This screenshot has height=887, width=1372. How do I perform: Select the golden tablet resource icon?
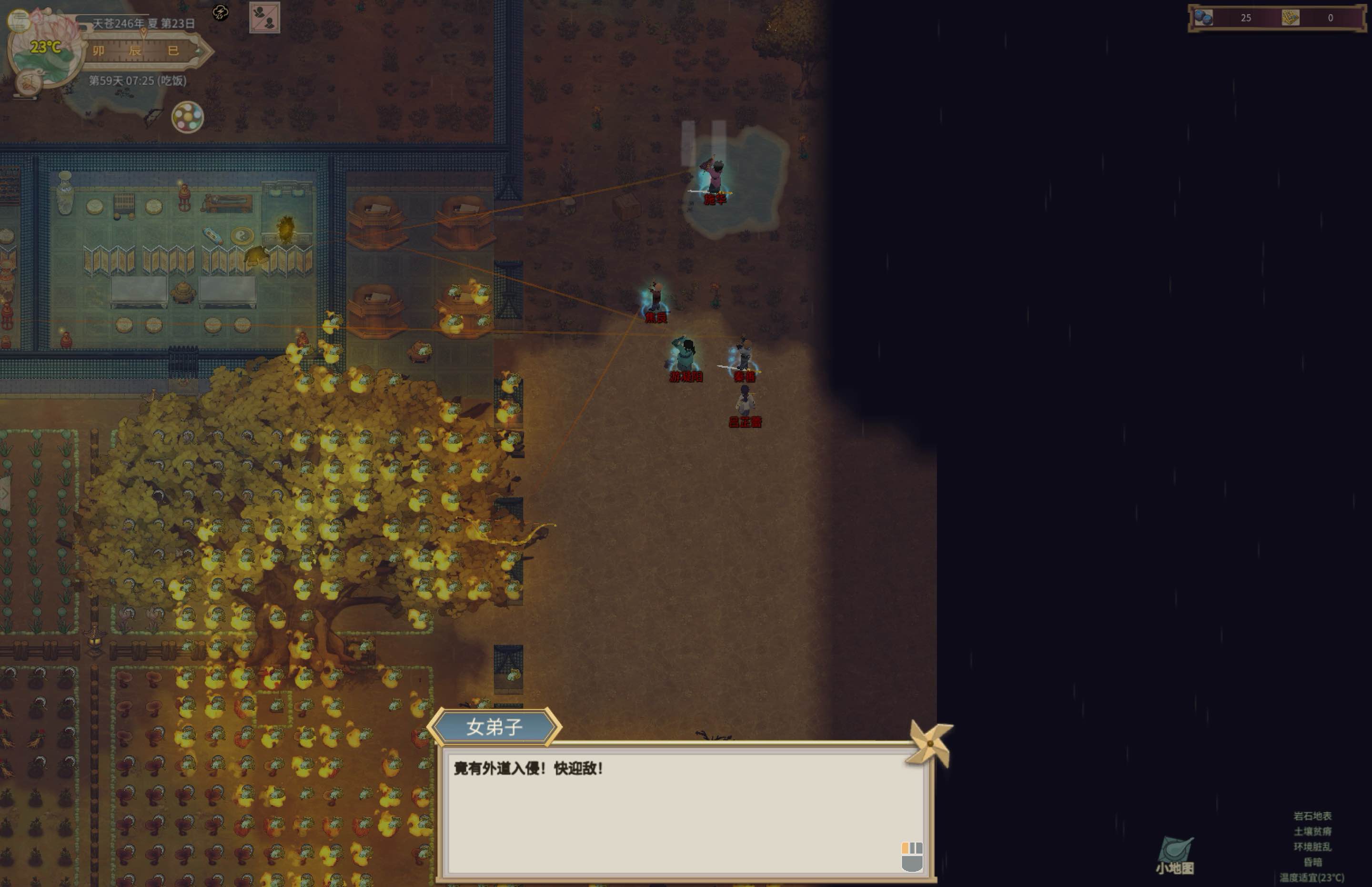point(1290,18)
